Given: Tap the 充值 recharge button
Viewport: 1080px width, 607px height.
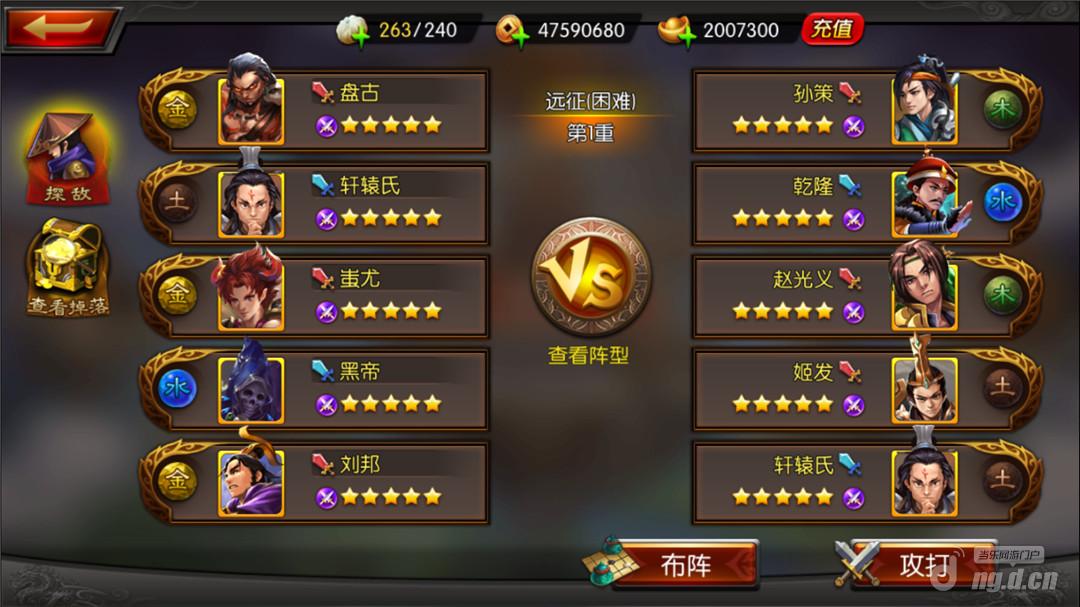Looking at the screenshot, I should [831, 29].
